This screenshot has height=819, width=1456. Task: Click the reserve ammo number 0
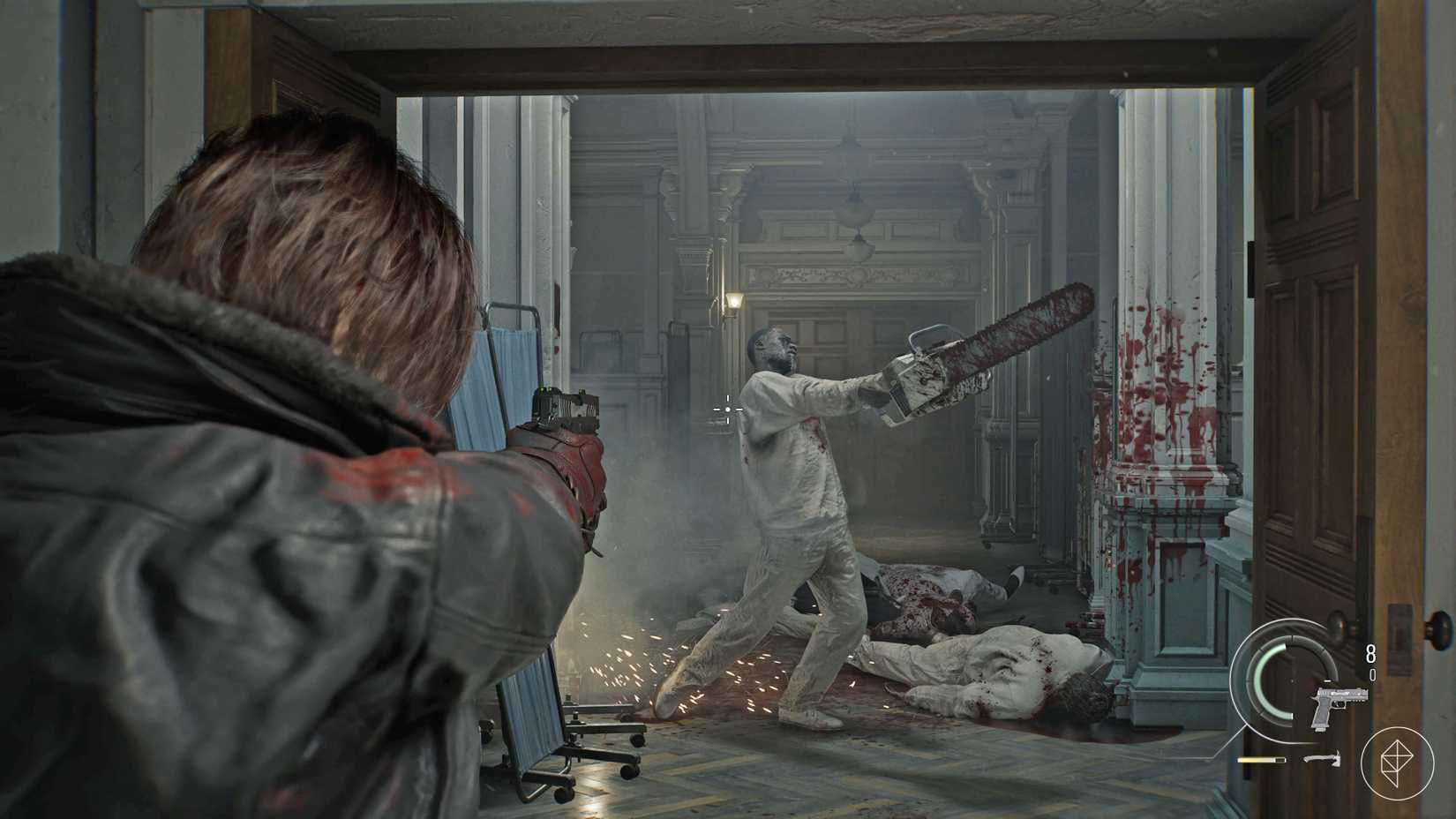coord(1371,673)
